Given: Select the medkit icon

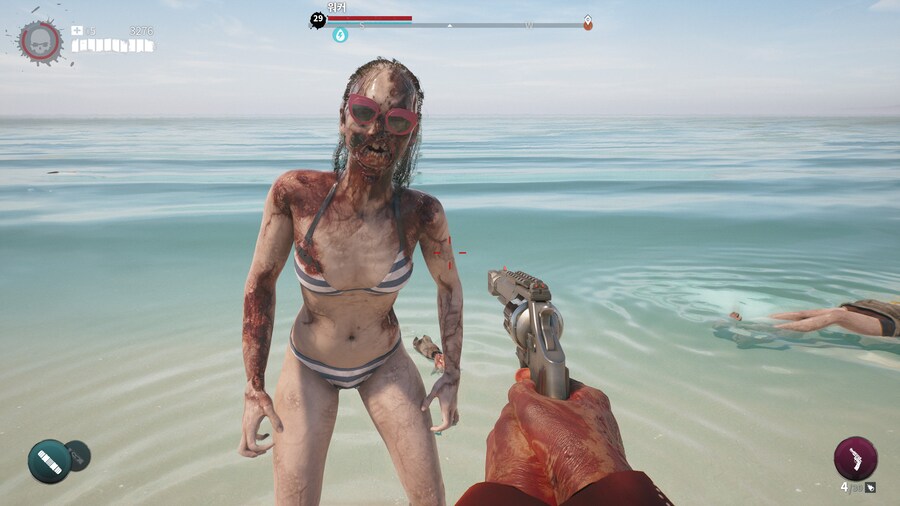Looking at the screenshot, I should (x=77, y=31).
